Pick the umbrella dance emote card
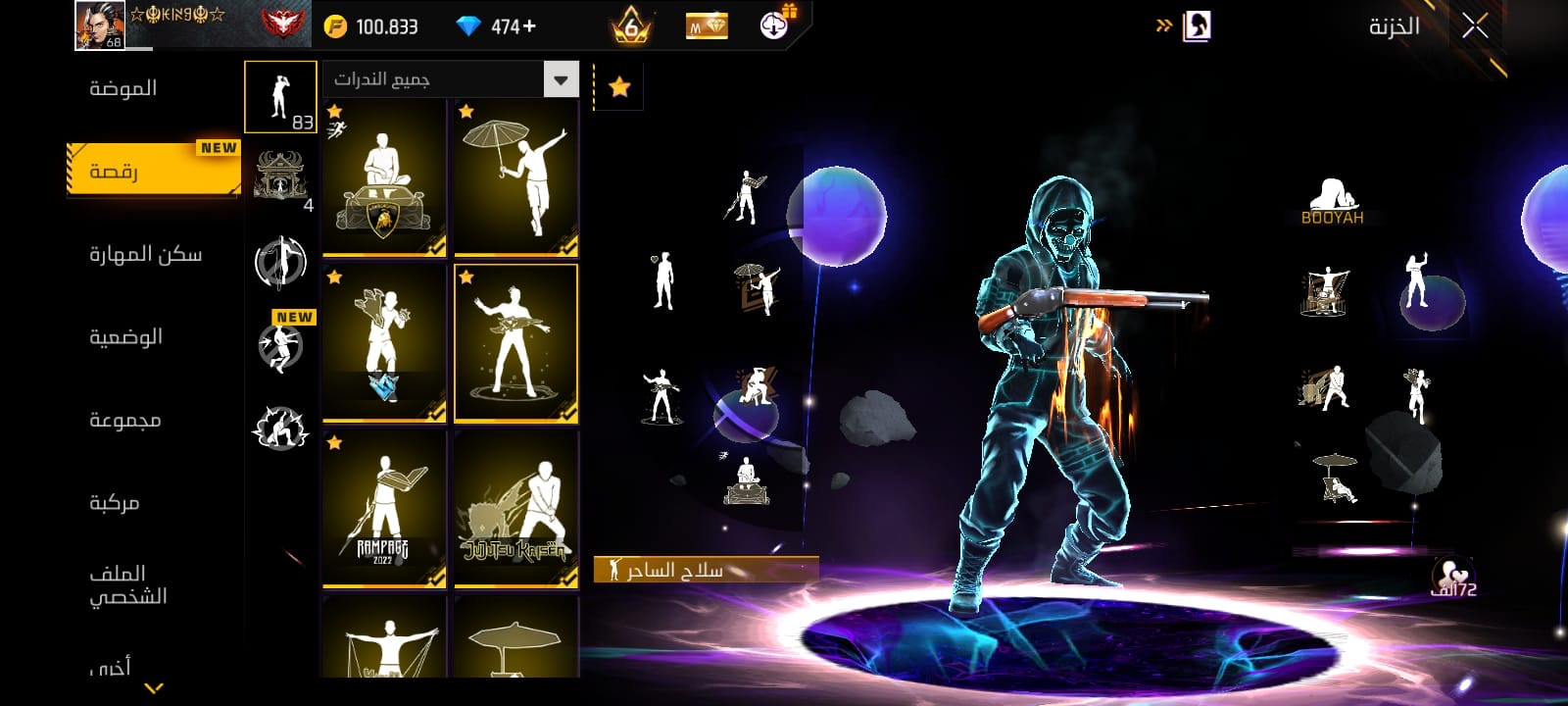This screenshot has width=1568, height=706. coord(516,177)
